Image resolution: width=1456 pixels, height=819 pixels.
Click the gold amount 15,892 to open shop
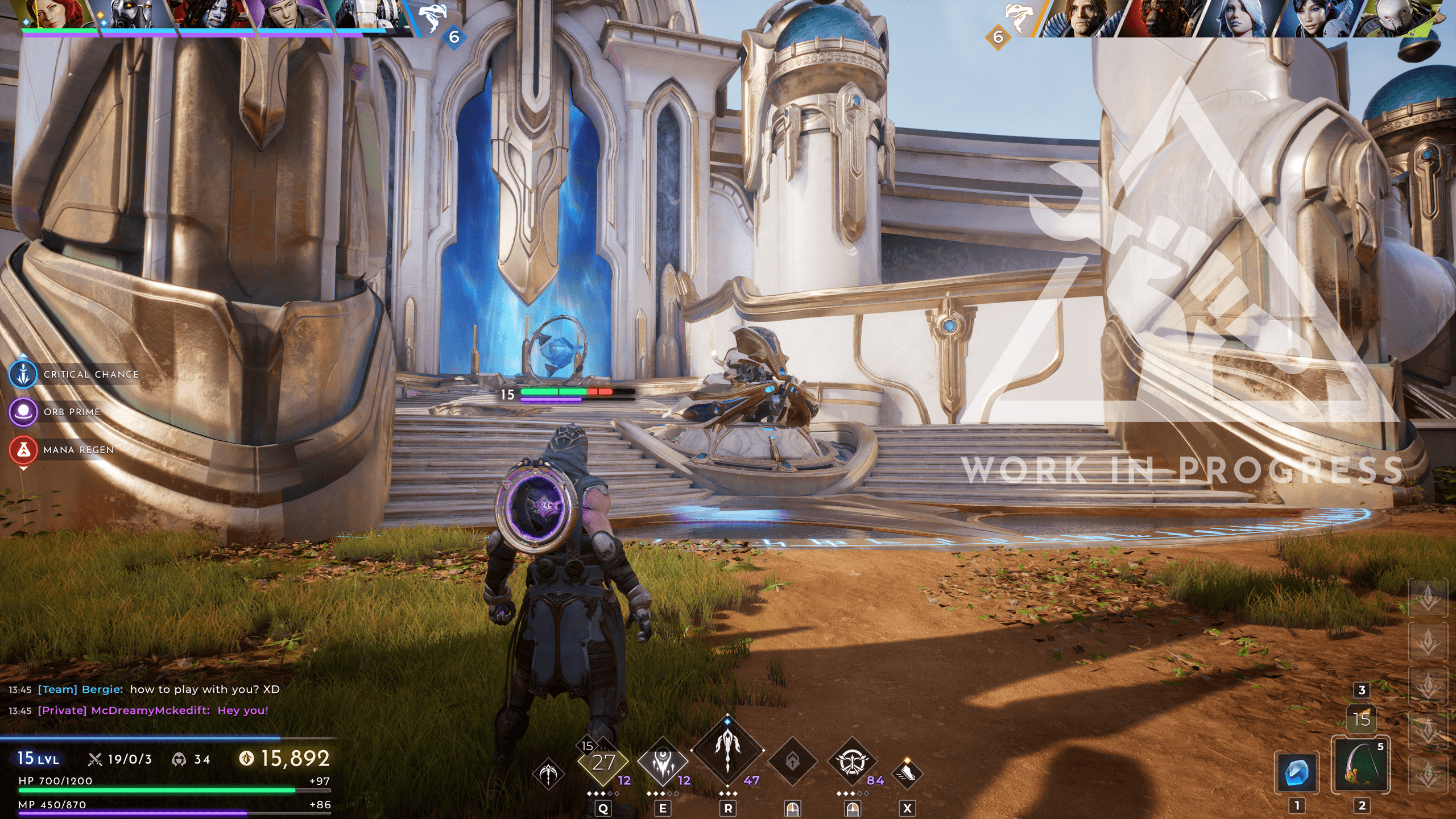pyautogui.click(x=285, y=758)
